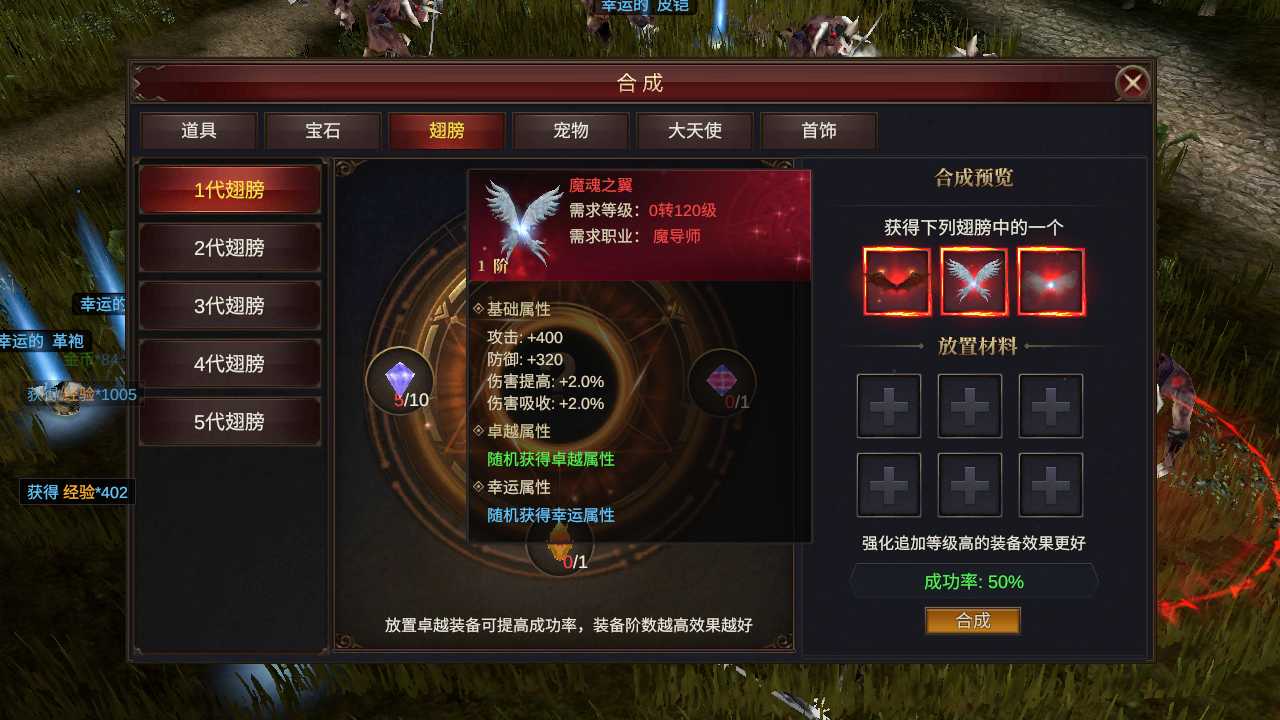The height and width of the screenshot is (720, 1280).
Task: Select the glowing orb wing preview on right
Action: (1049, 281)
